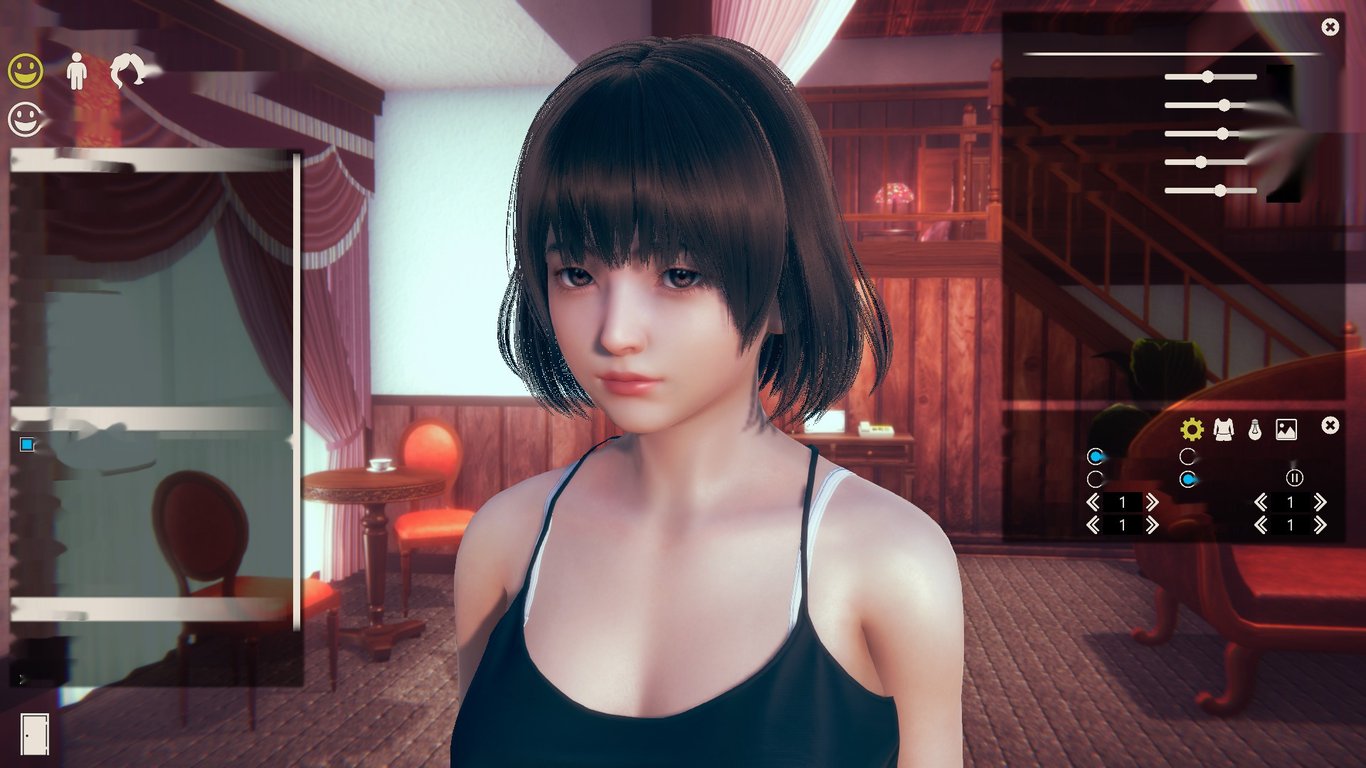The image size is (1366, 768).
Task: Enable the top radio toggle in right panel
Action: pos(1095,456)
